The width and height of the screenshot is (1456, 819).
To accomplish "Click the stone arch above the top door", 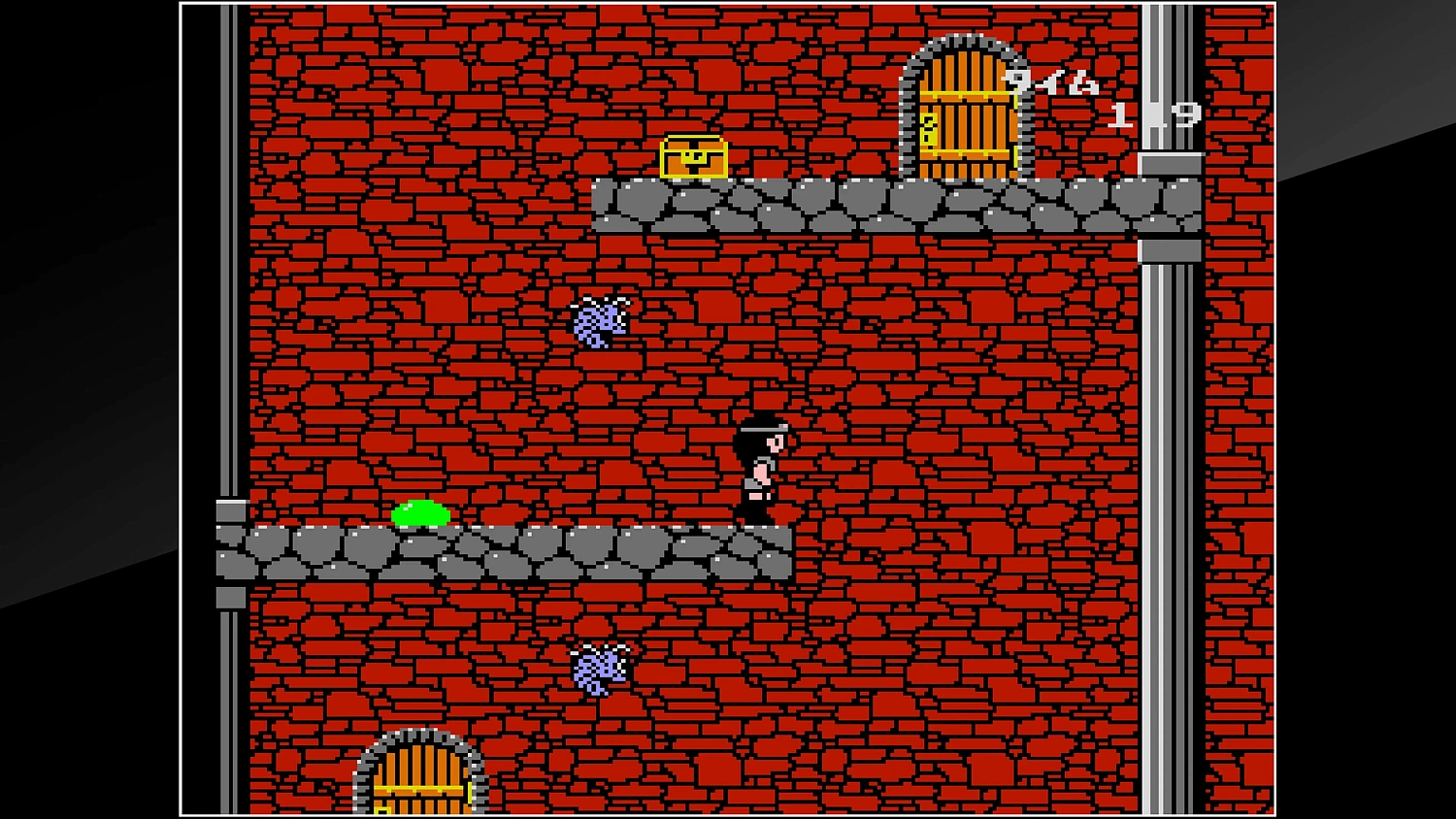I will click(961, 47).
